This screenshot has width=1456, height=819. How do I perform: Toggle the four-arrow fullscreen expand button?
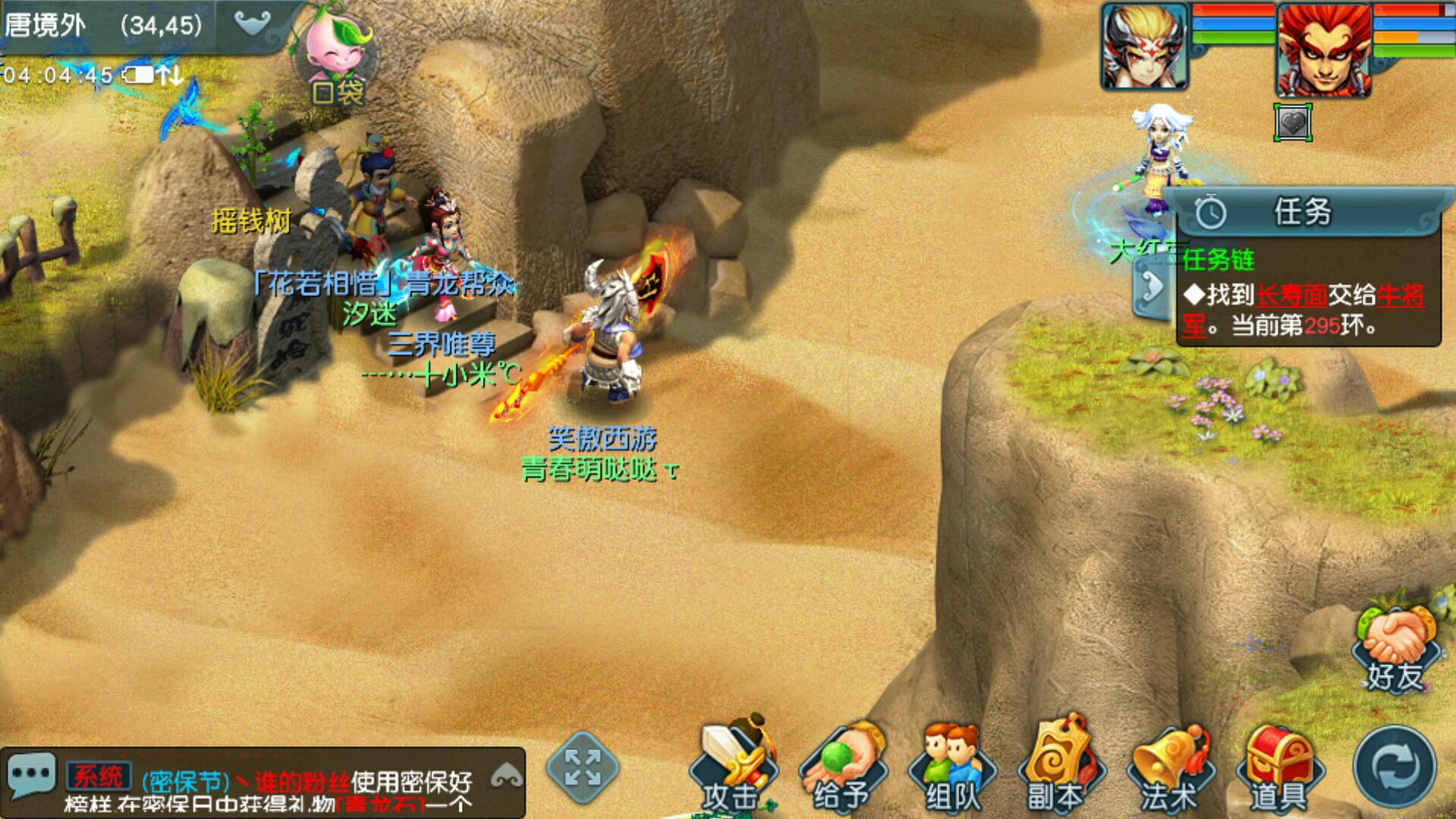coord(582,767)
